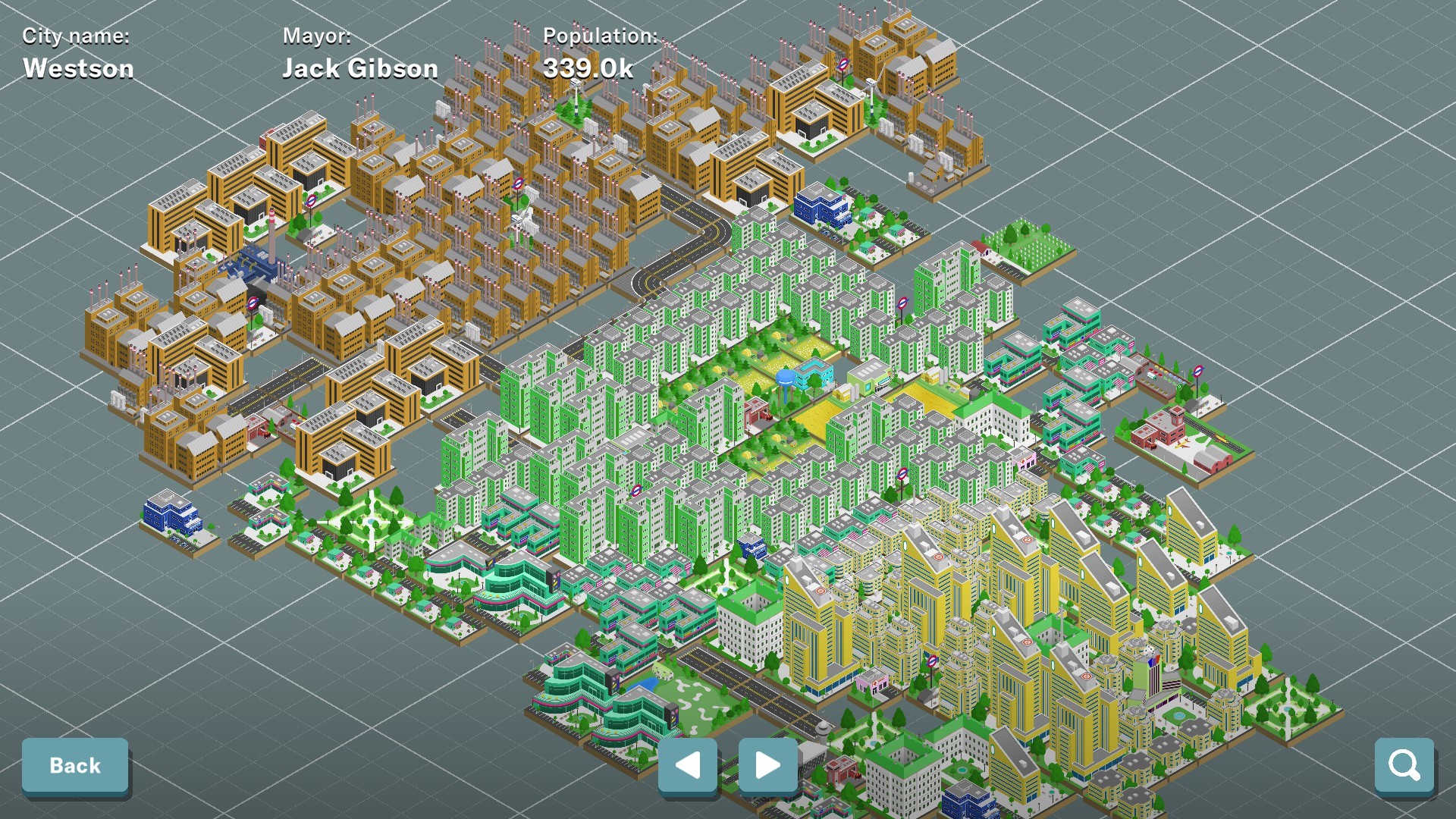The image size is (1456, 819).
Task: Click the Westson city name label
Action: 78,67
